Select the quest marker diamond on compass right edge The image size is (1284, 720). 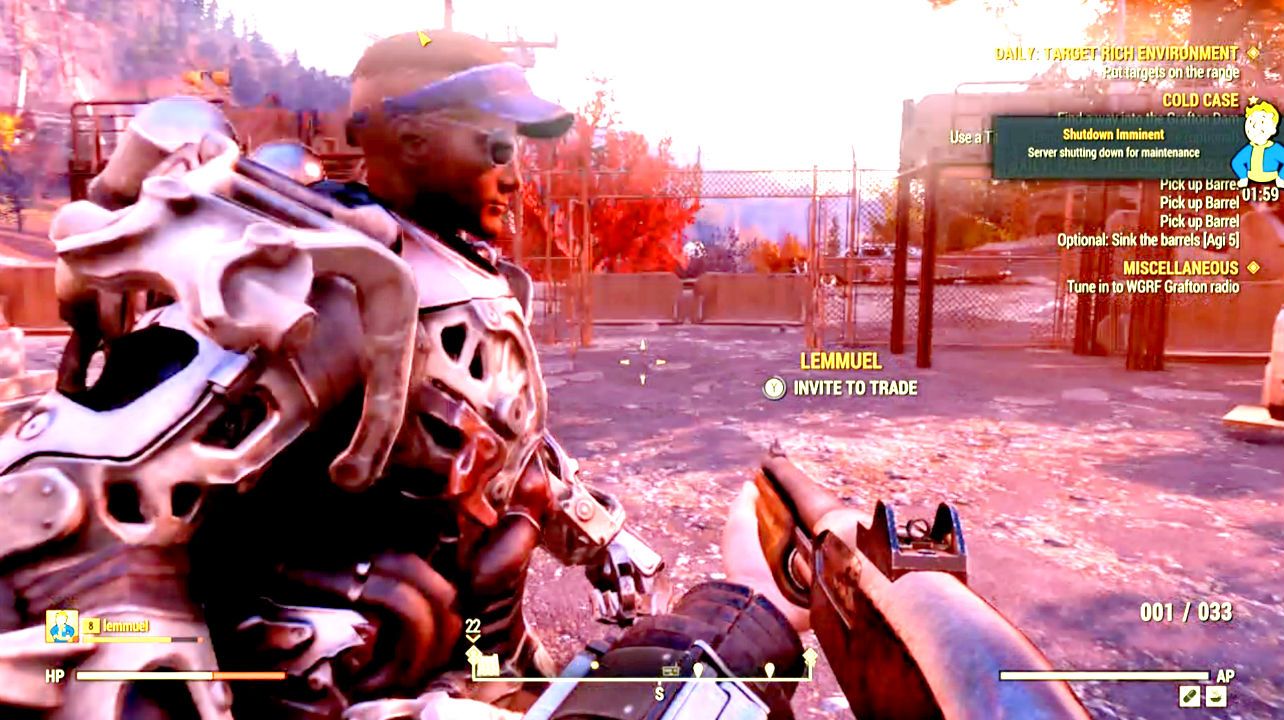point(810,656)
